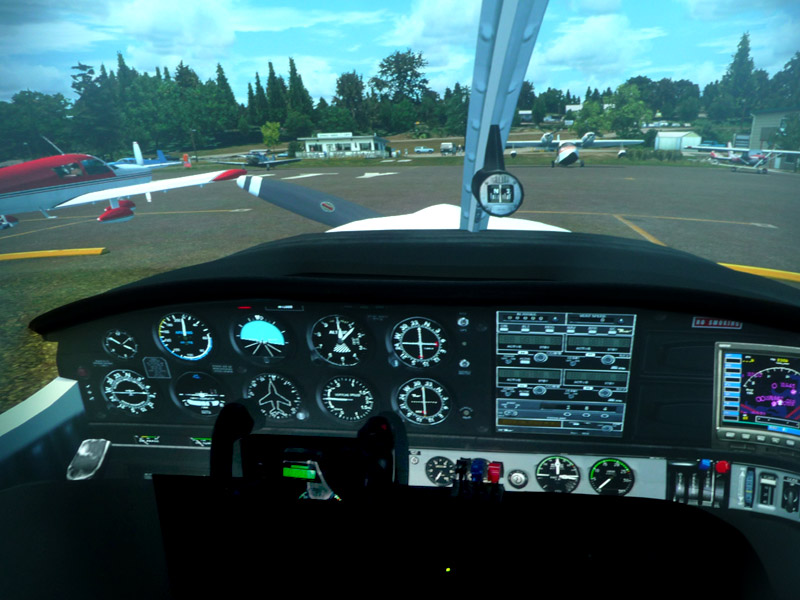The height and width of the screenshot is (600, 800).
Task: Select the analog clock gauge
Action: tap(121, 344)
